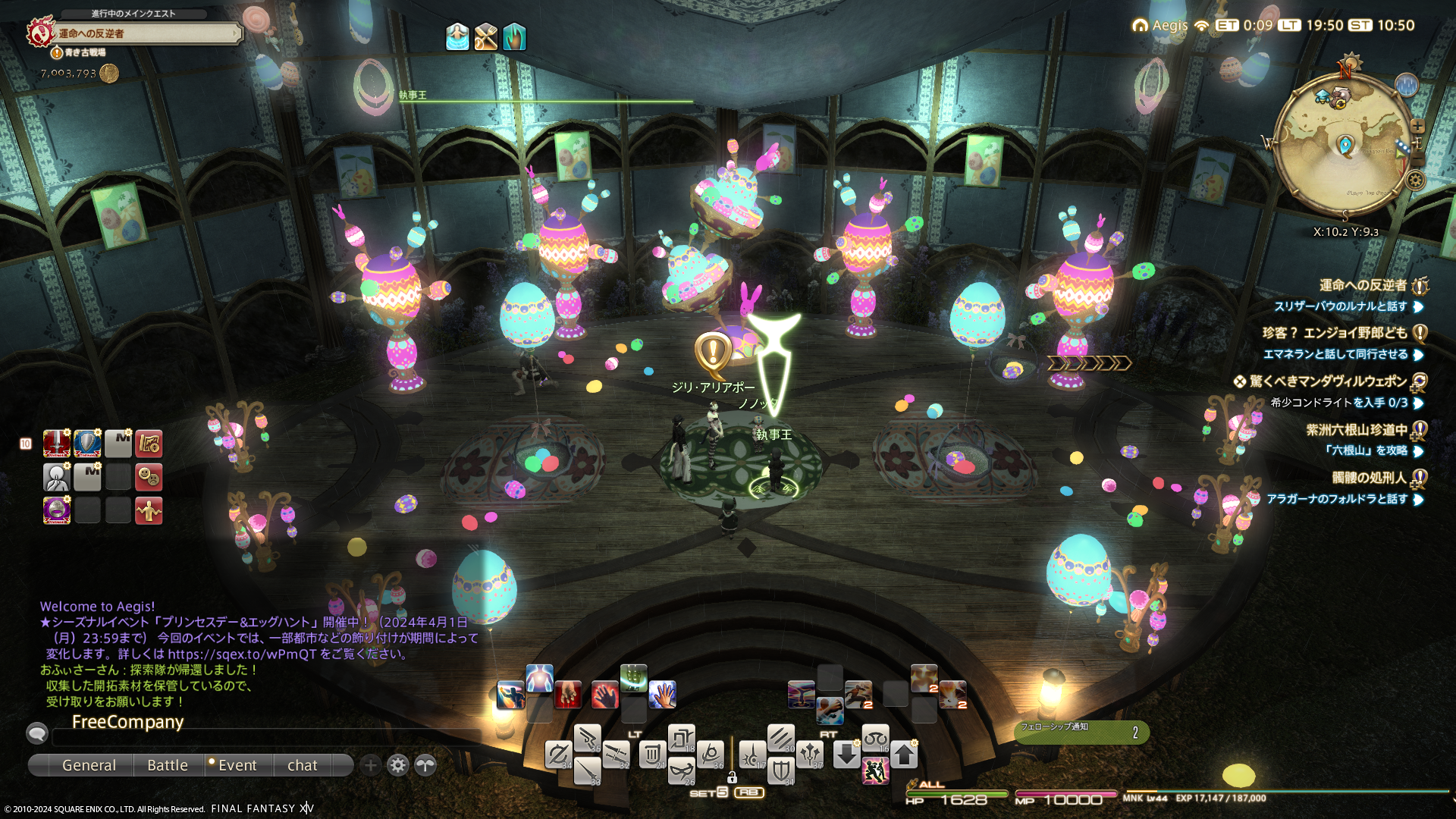Switch to the Battle chat tab
This screenshot has width=1456, height=819.
point(168,765)
